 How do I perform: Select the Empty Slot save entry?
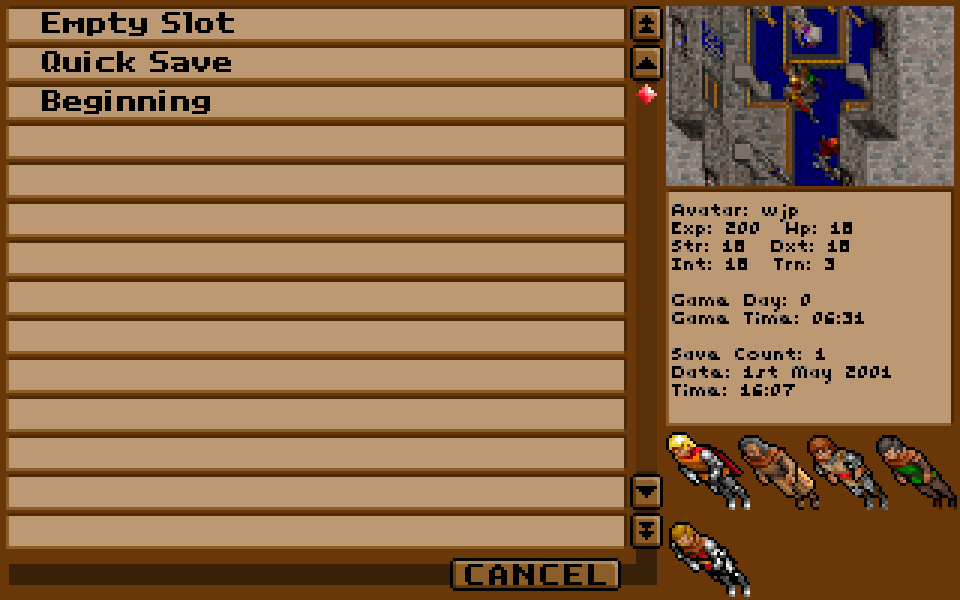315,24
